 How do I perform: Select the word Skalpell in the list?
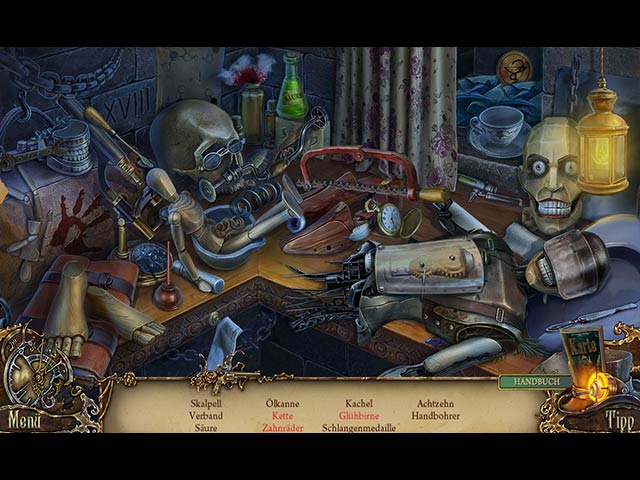coord(206,404)
